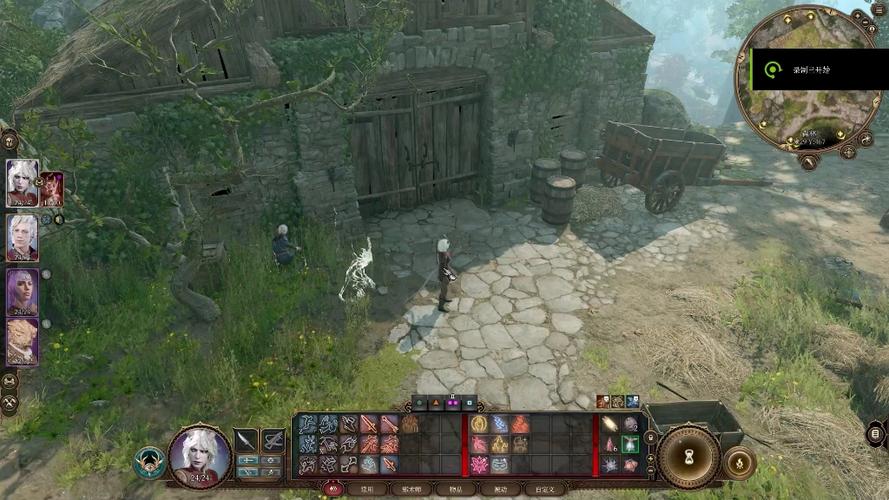Select the red imp summon portrait

coord(52,188)
